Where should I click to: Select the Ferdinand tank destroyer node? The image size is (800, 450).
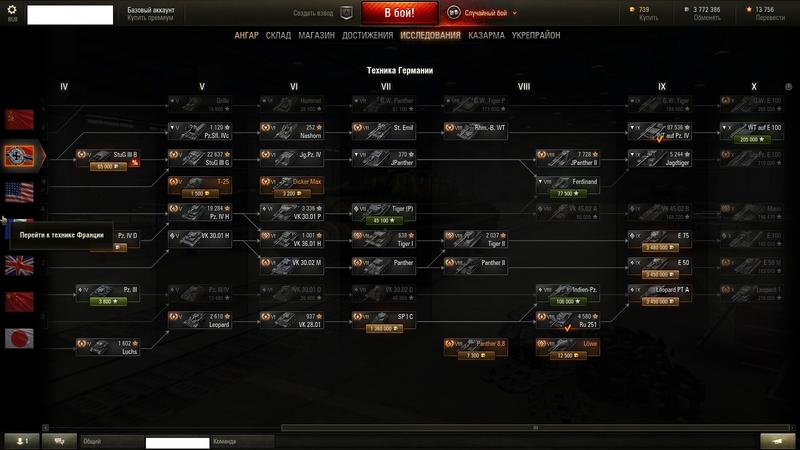click(x=569, y=184)
